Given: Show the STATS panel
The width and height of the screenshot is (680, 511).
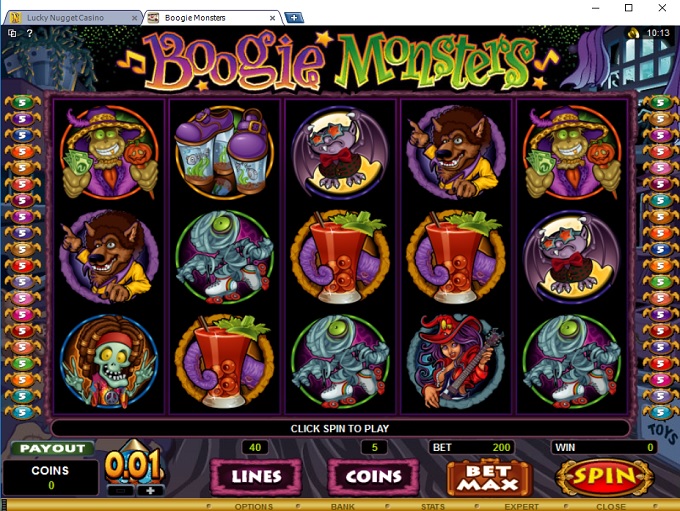Looking at the screenshot, I should click(x=433, y=506).
